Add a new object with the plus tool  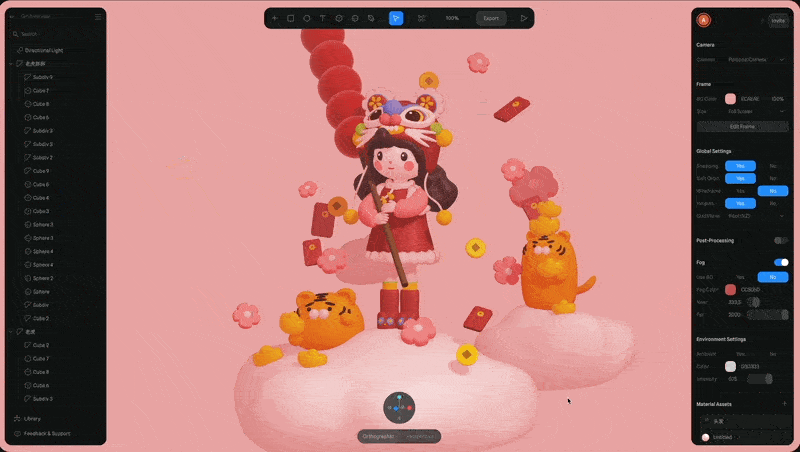coord(274,18)
